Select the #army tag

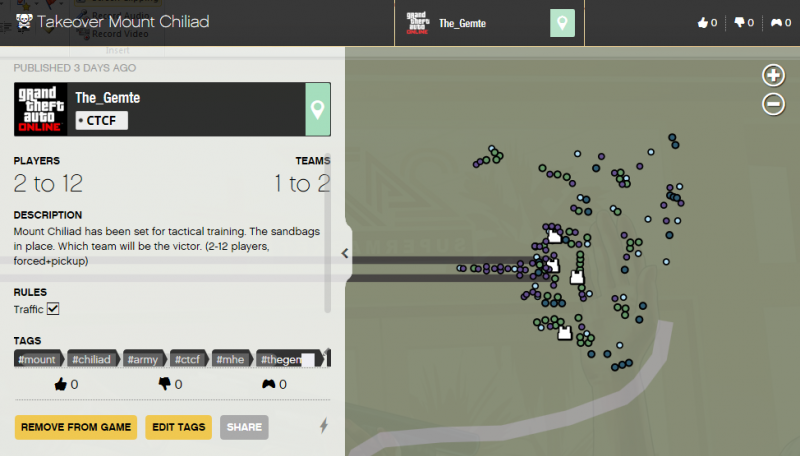coord(145,359)
